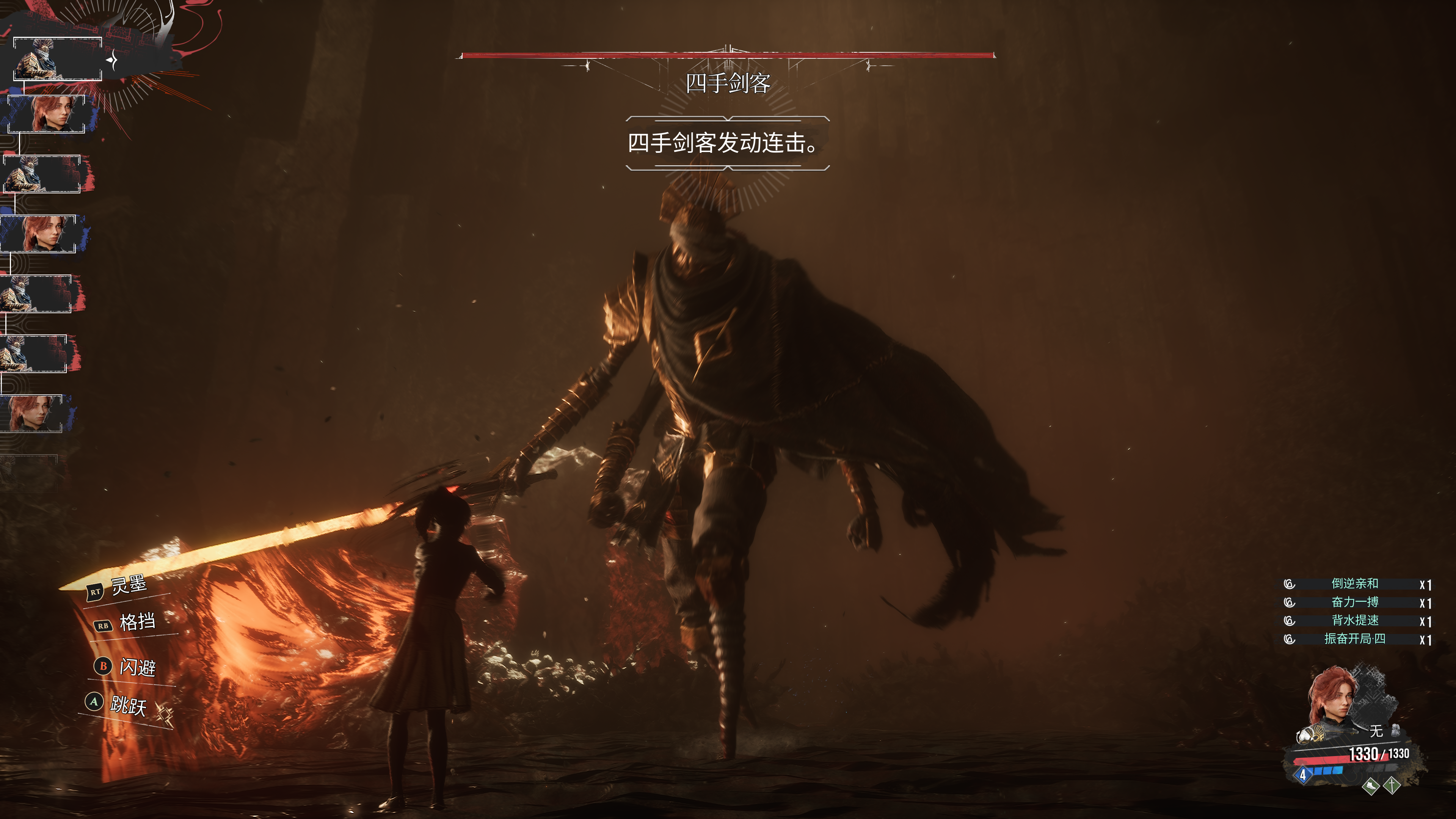Choose the 跳跃 jump option
This screenshot has height=819, width=1456.
tap(128, 705)
